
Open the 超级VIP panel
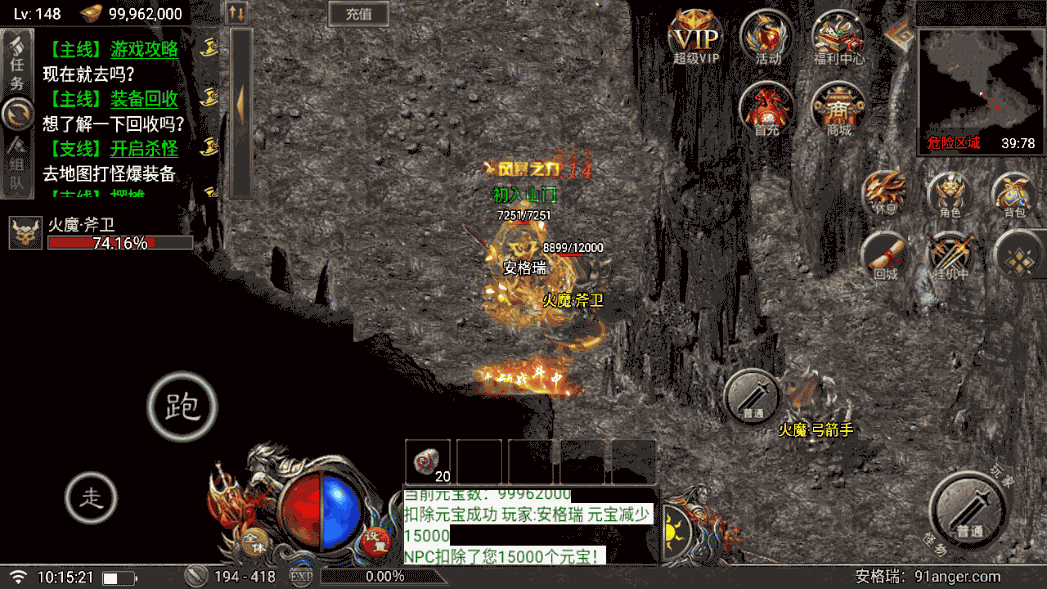tap(696, 37)
